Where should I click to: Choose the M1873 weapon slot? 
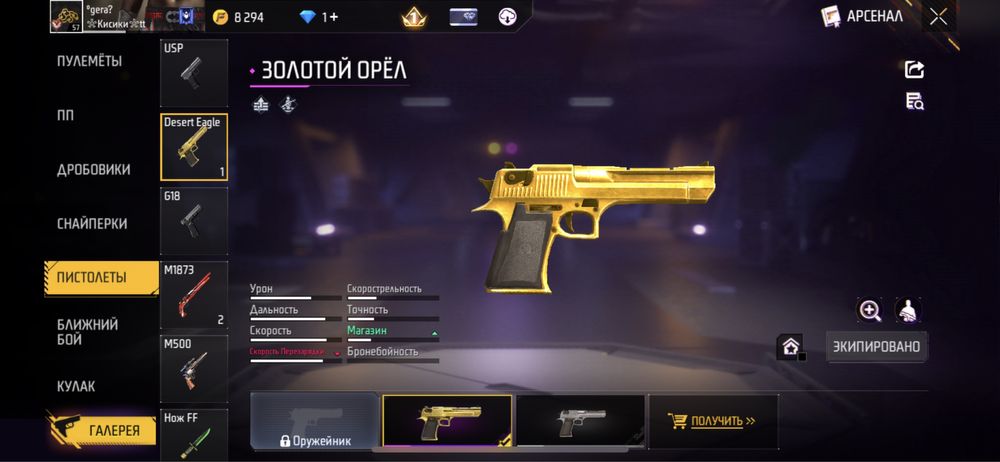(x=193, y=295)
